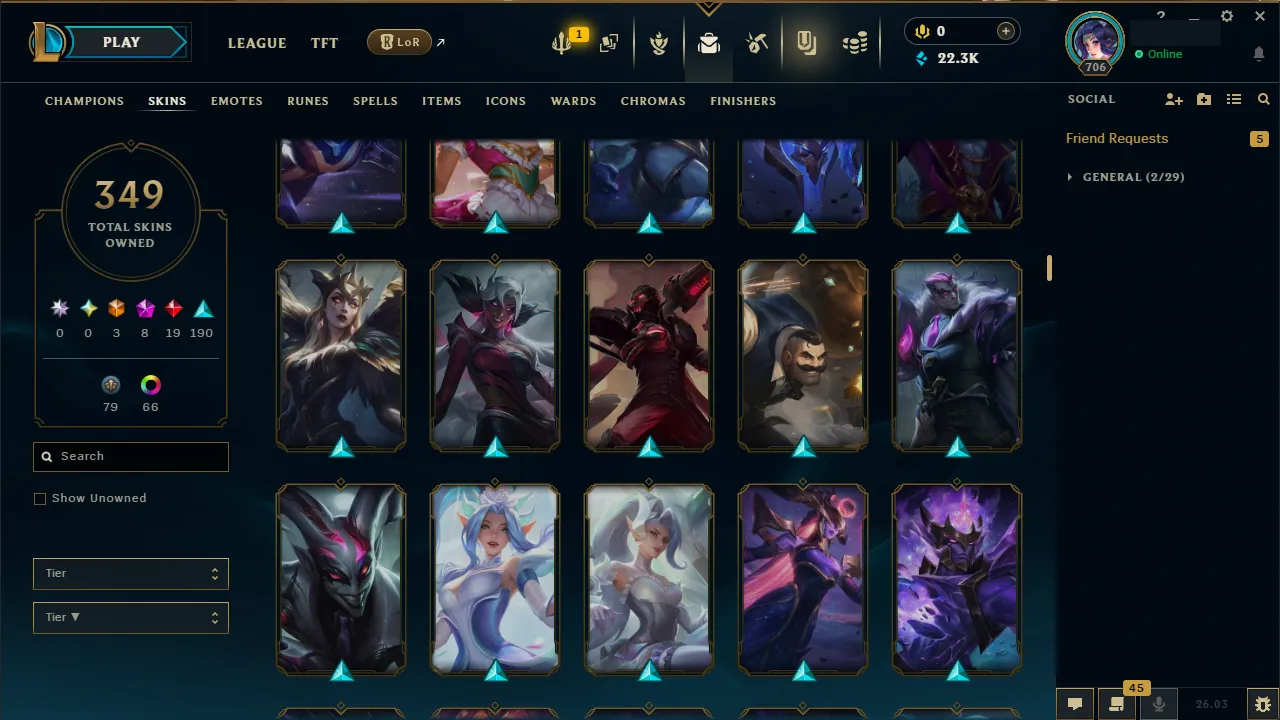Click inside the skin Search field
This screenshot has height=720, width=1280.
coord(130,456)
